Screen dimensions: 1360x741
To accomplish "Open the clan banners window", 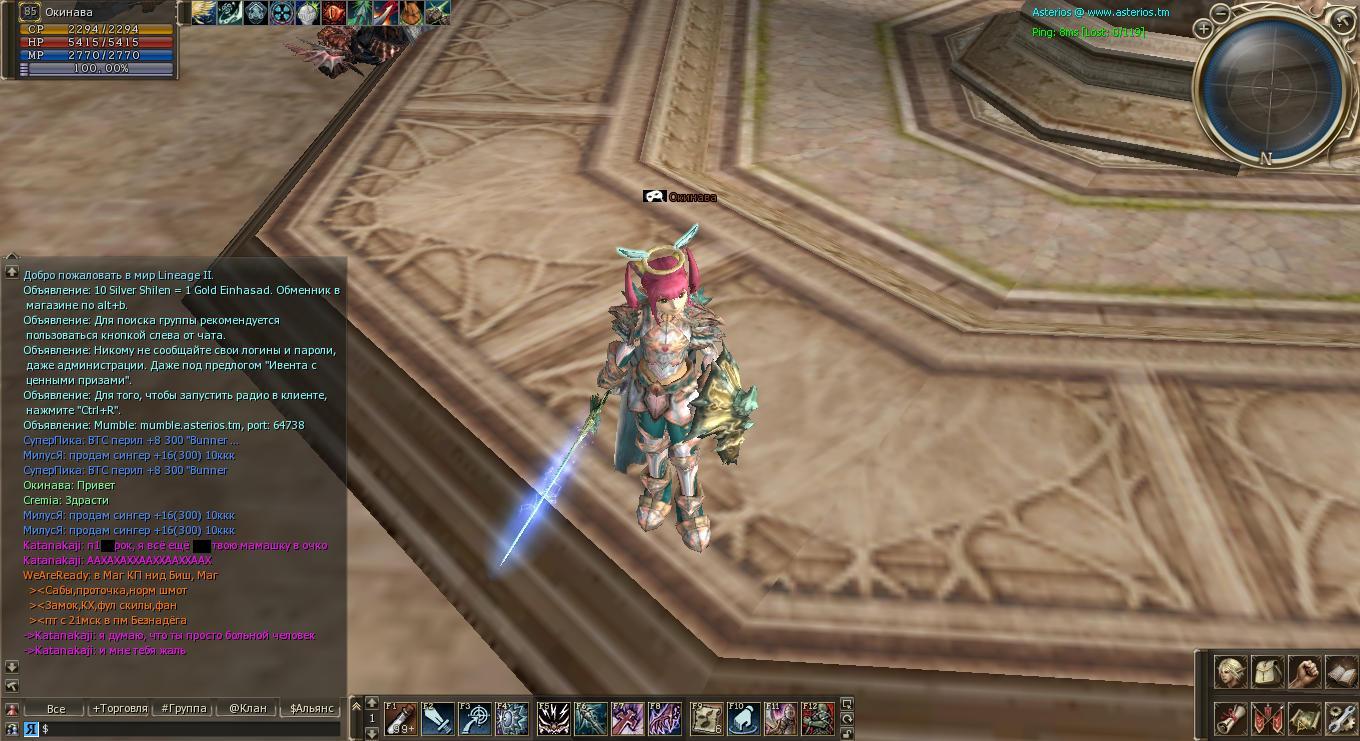I will pyautogui.click(x=1267, y=718).
